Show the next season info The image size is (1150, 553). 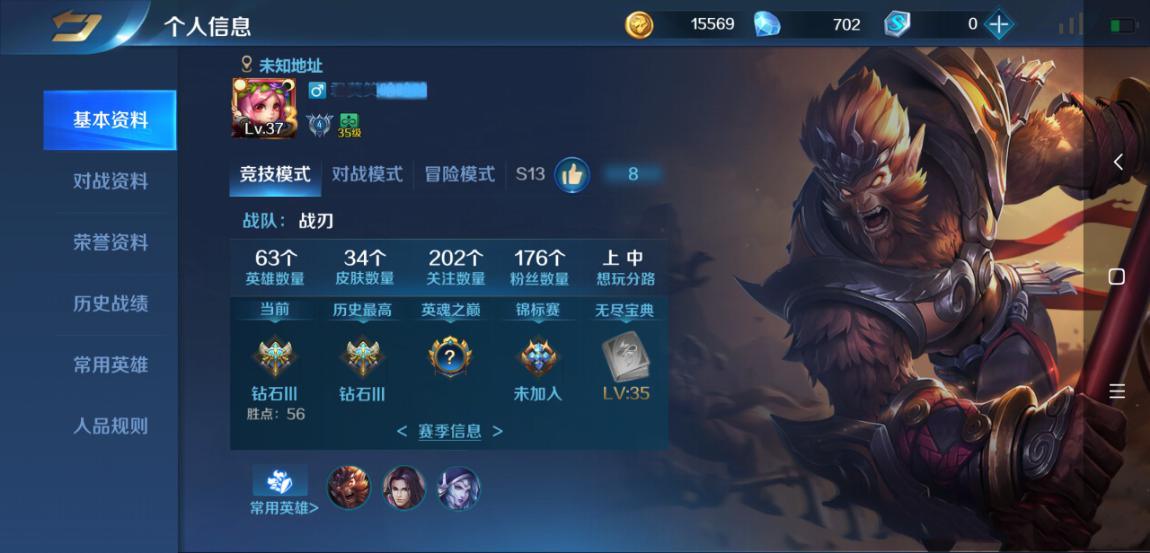[x=497, y=432]
